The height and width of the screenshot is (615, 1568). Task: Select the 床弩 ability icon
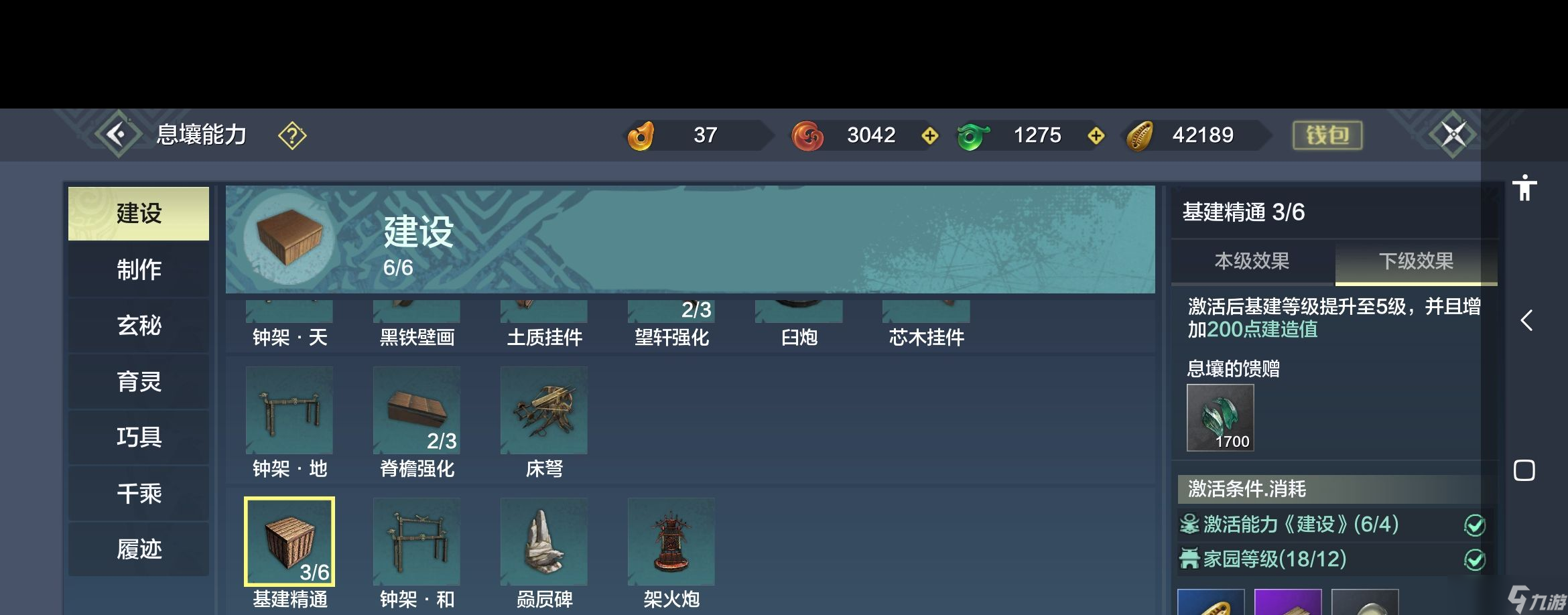click(544, 411)
